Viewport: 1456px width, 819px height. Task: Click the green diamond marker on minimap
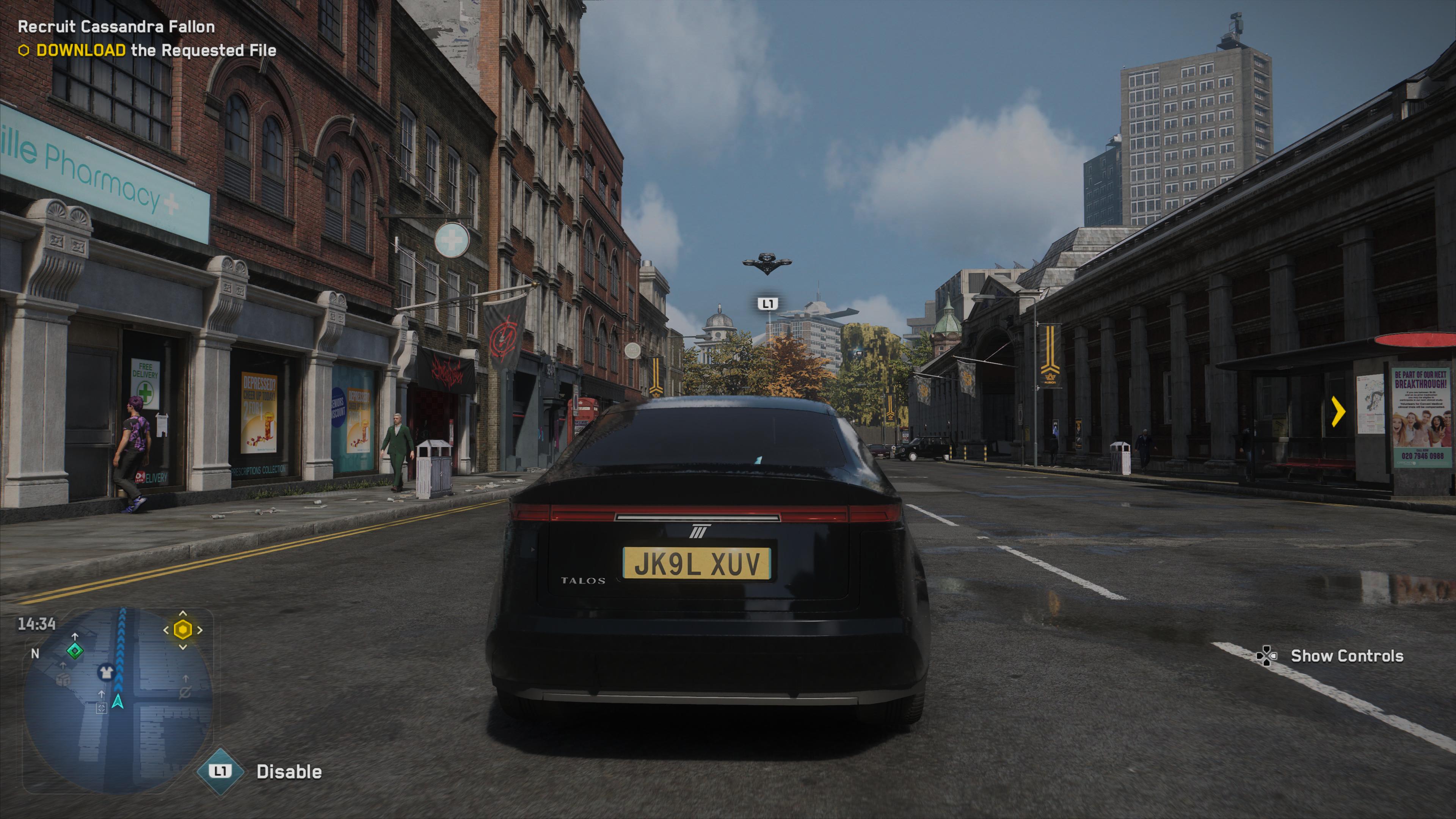click(75, 651)
